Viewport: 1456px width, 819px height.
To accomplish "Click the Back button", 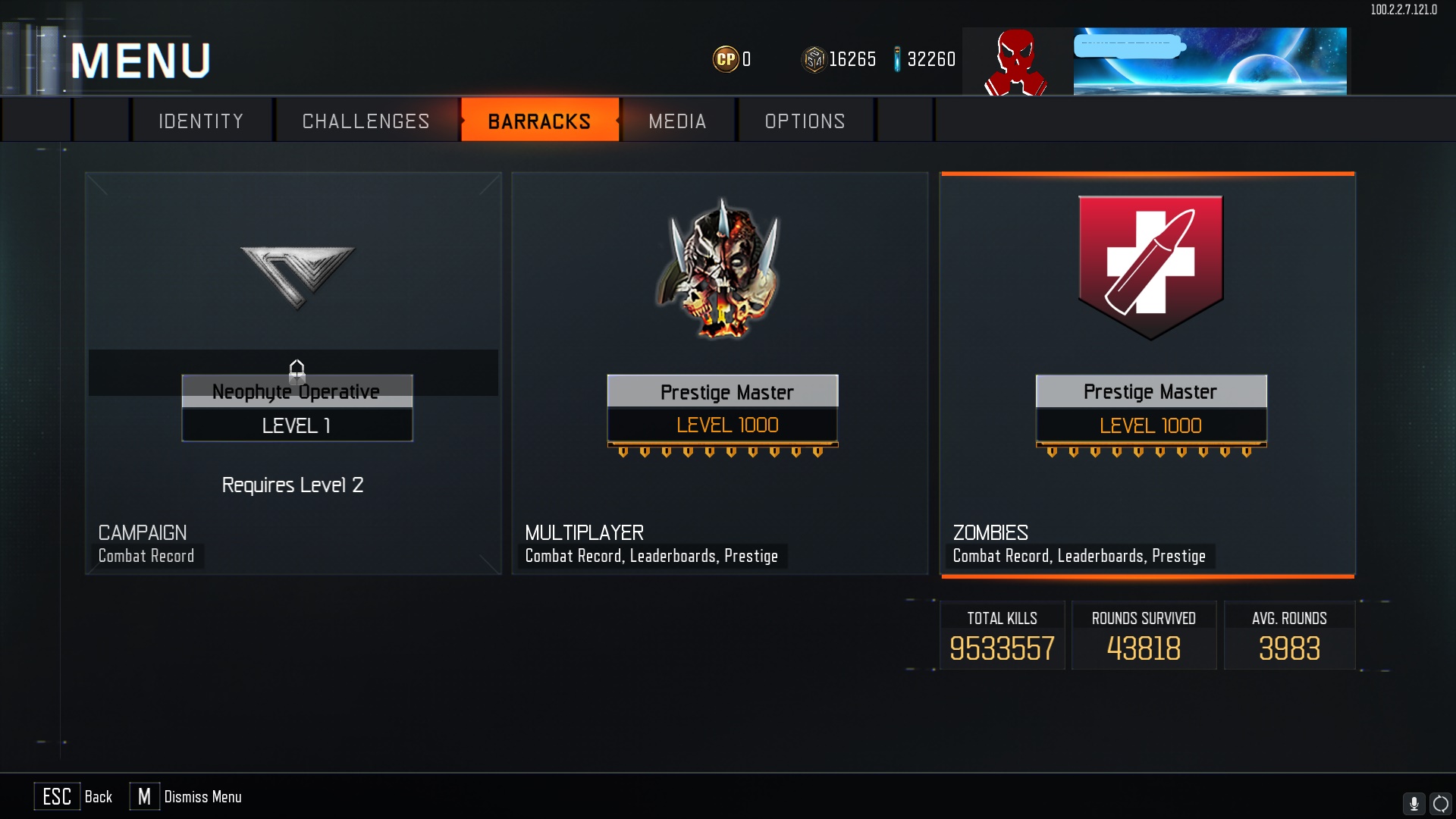I will point(74,797).
